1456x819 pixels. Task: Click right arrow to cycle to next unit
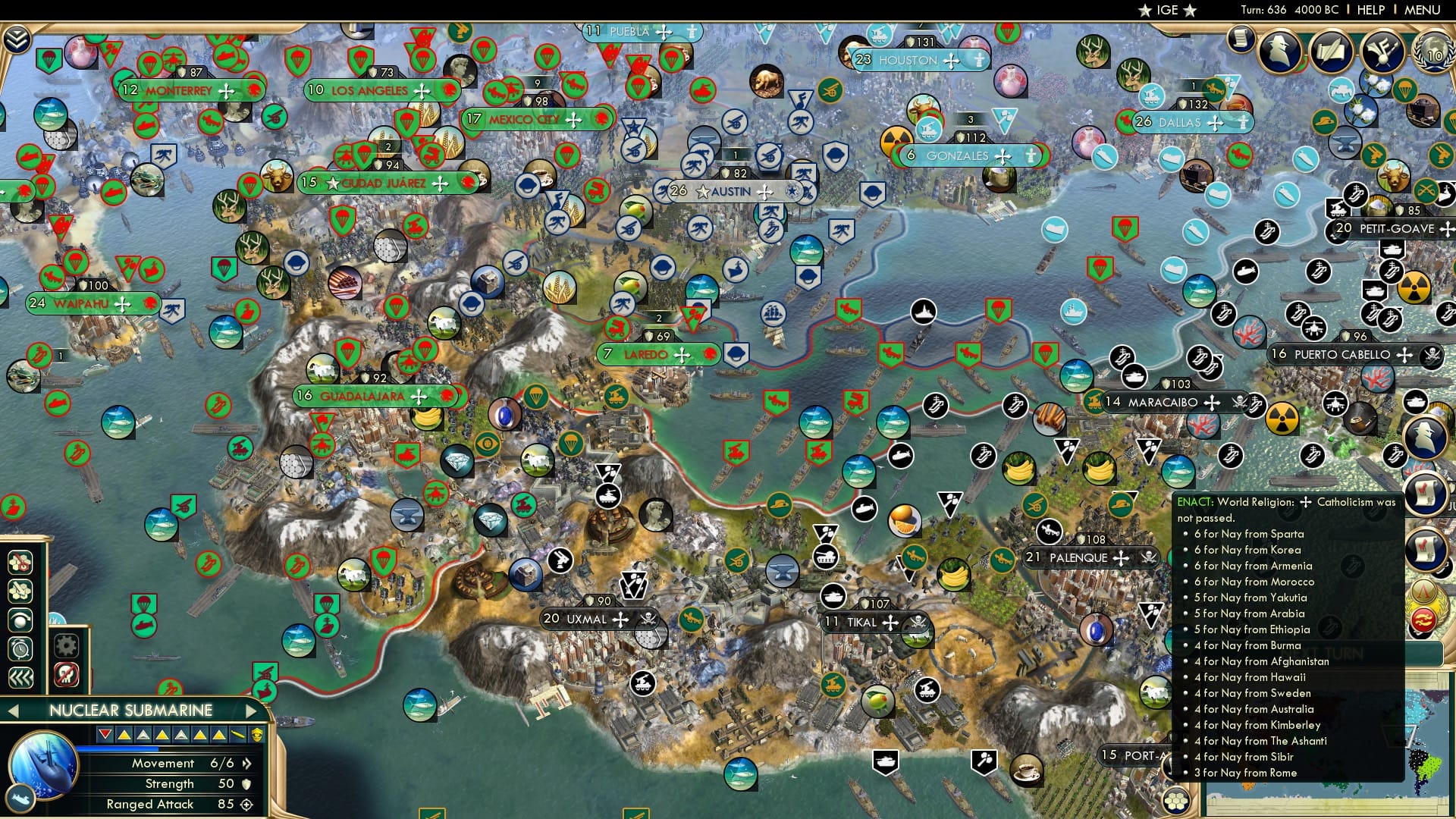[251, 711]
